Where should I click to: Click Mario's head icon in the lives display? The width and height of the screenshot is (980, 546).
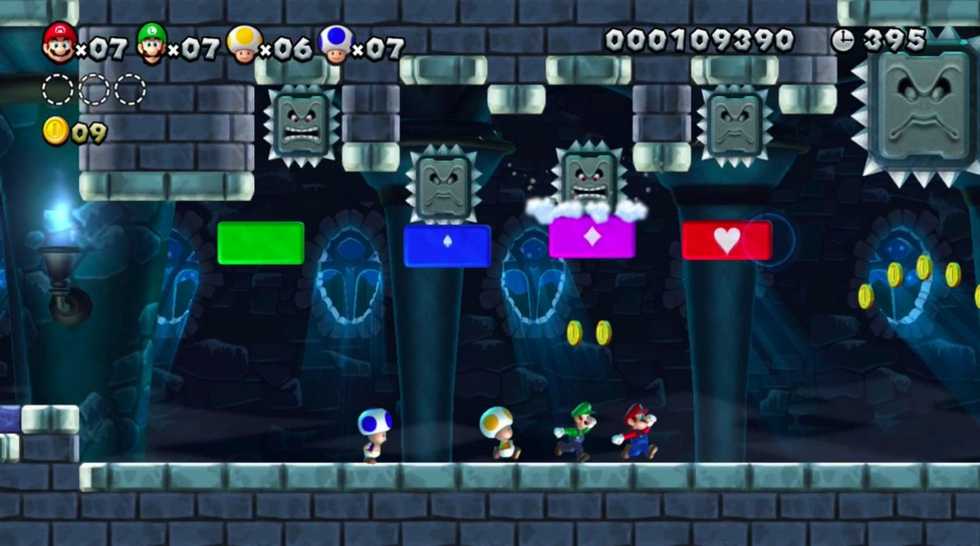click(x=59, y=43)
